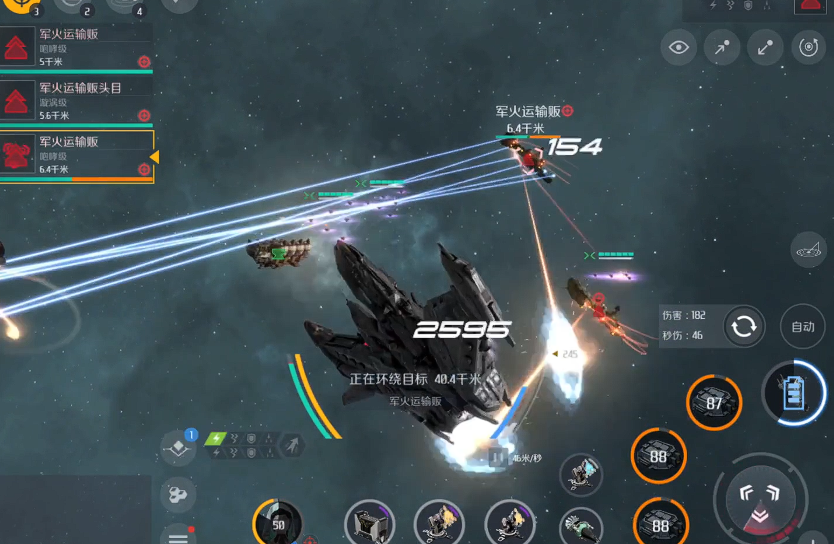This screenshot has height=544, width=834.
Task: Click the circular refresh arrows button
Action: [x=744, y=326]
